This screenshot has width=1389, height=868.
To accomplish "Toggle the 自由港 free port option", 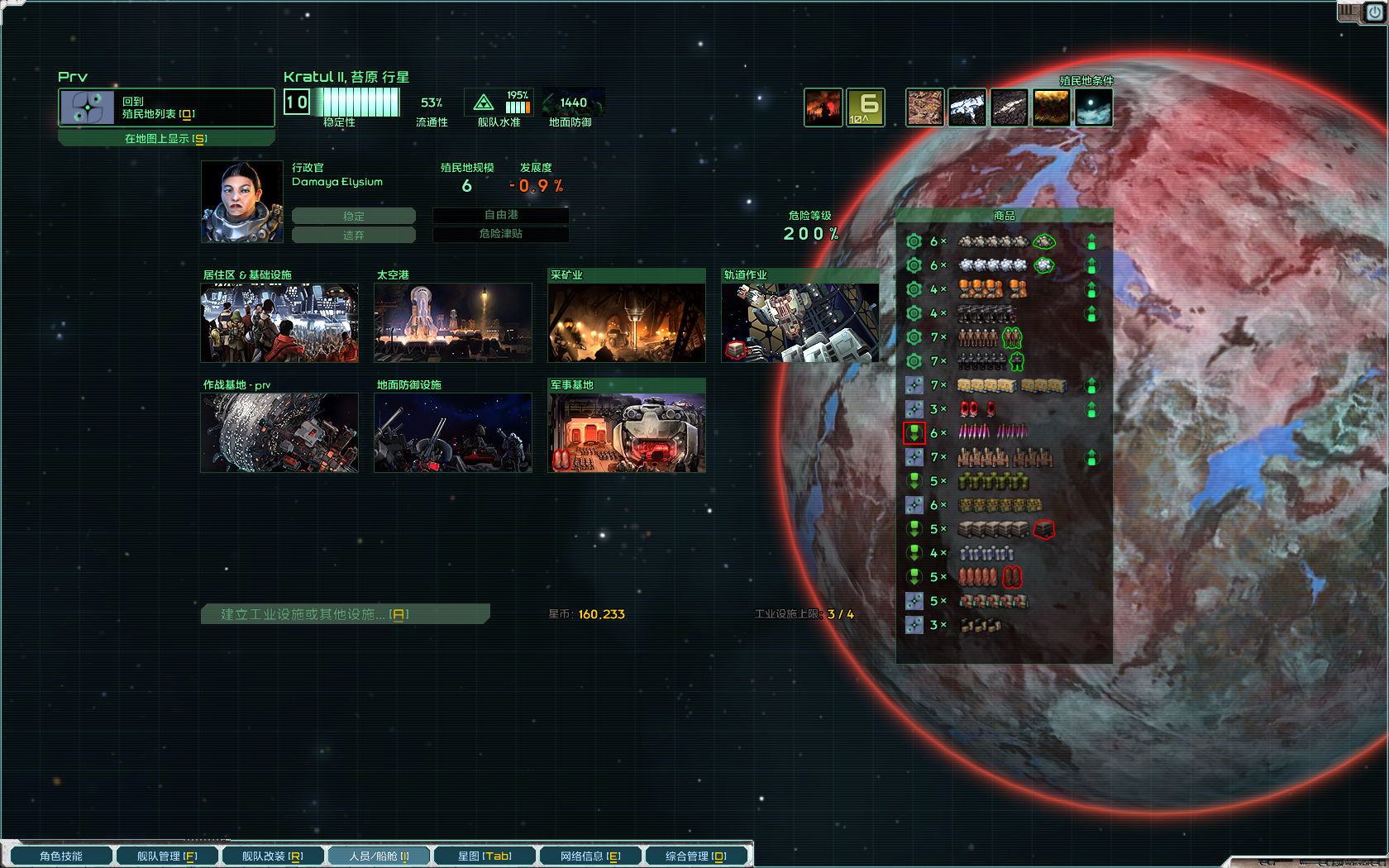I will (x=501, y=215).
